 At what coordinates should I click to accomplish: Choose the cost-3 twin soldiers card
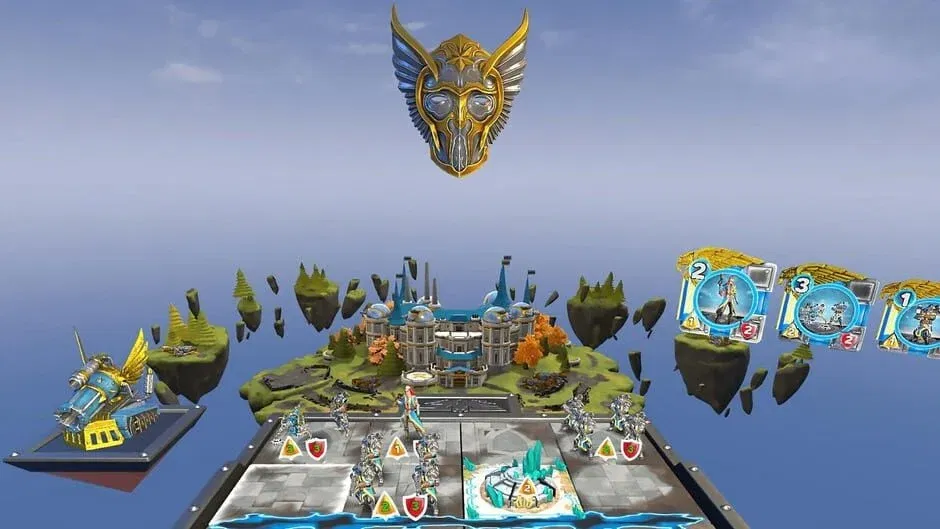point(827,310)
